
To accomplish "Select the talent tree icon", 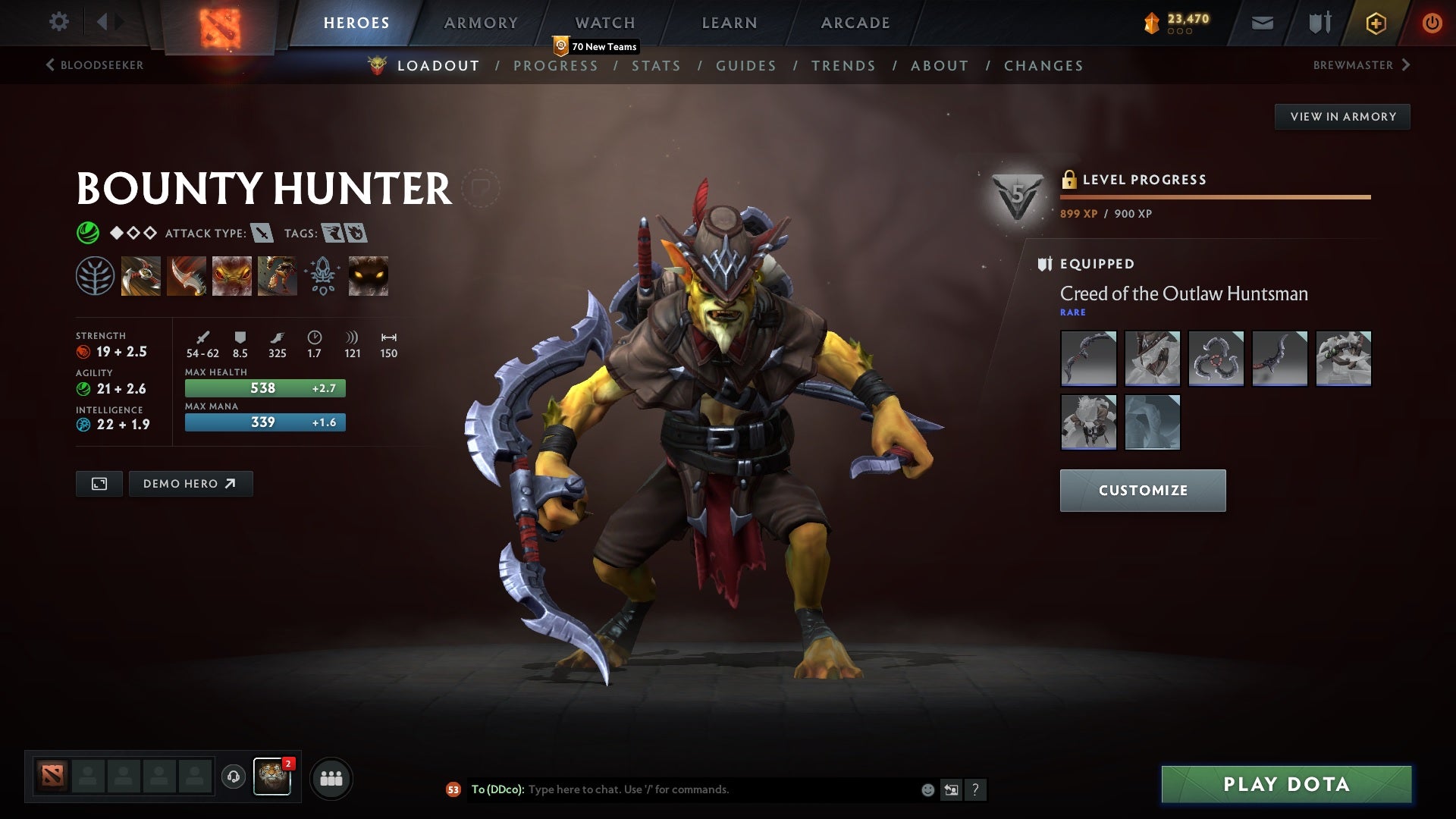I will pos(95,275).
